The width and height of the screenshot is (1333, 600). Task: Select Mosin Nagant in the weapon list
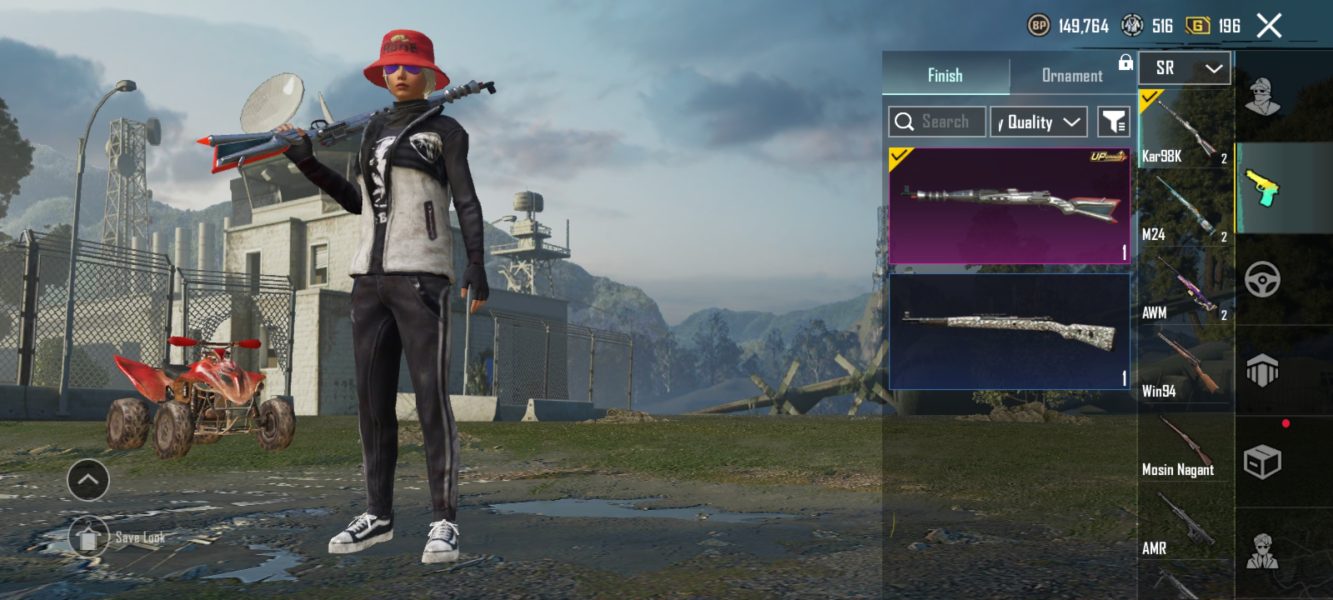[x=1186, y=444]
